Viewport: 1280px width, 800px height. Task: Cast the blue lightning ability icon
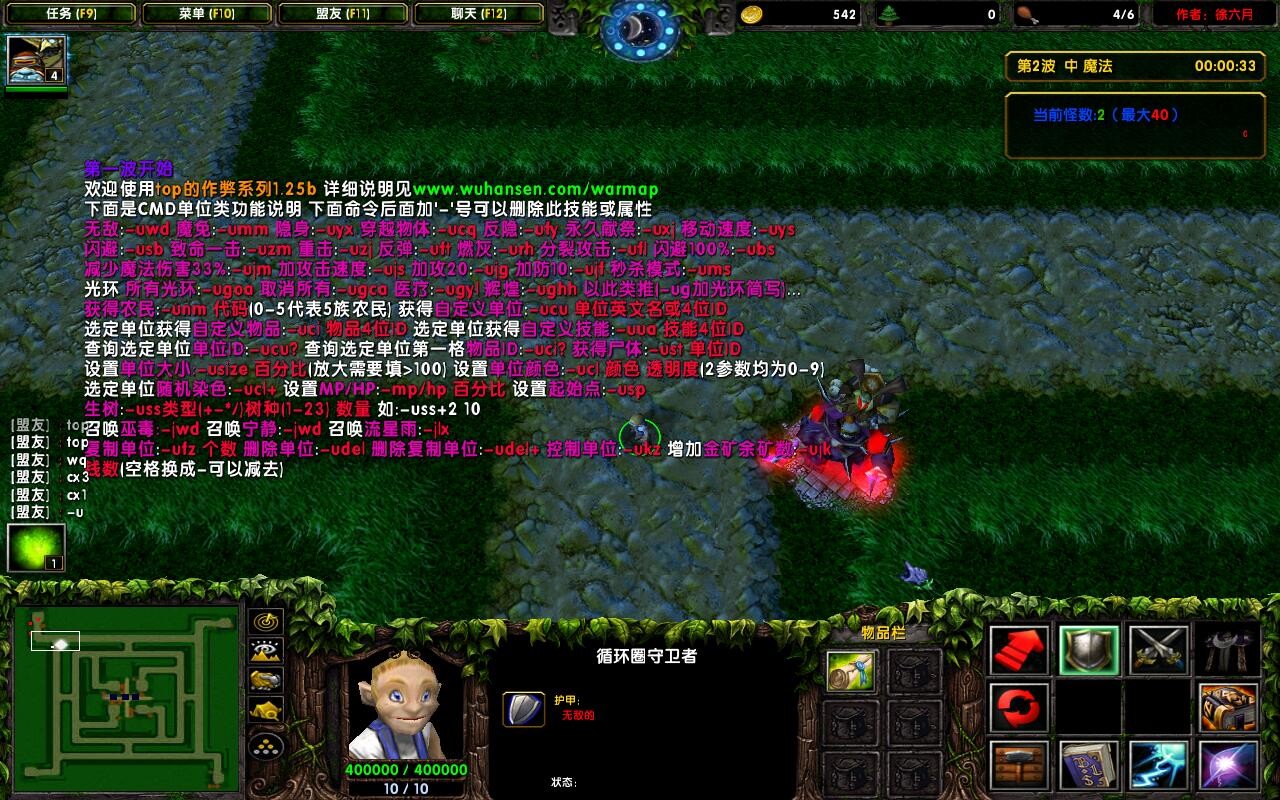[x=1159, y=766]
